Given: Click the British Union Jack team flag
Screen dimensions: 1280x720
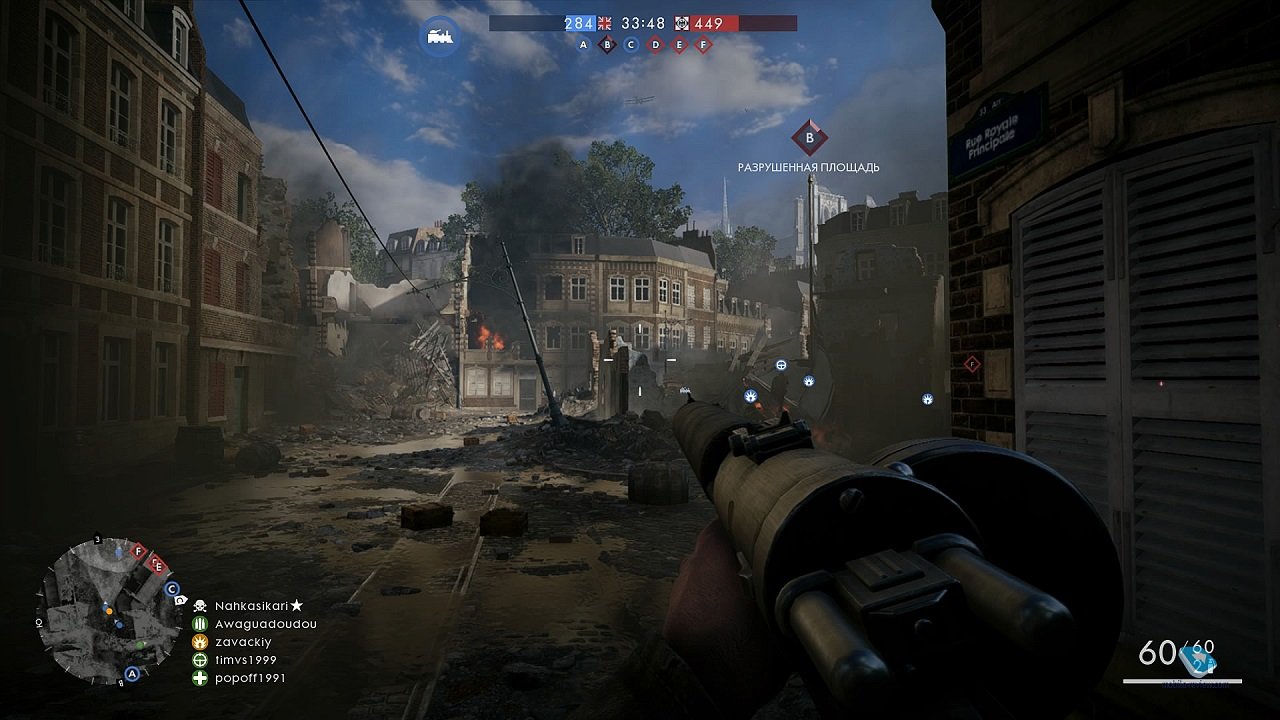Looking at the screenshot, I should (604, 23).
